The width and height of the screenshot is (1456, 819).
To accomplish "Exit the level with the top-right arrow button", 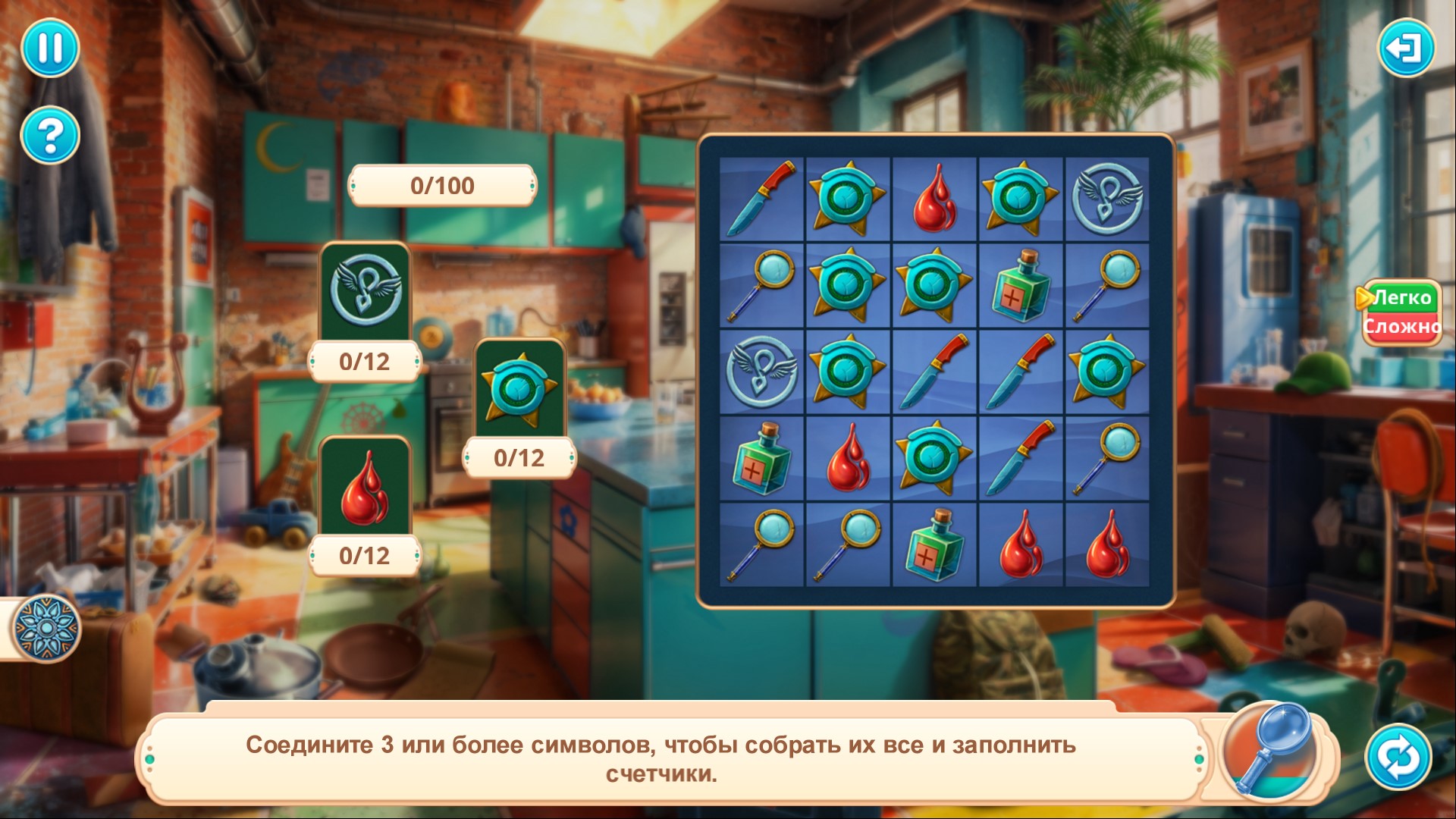I will (1405, 48).
